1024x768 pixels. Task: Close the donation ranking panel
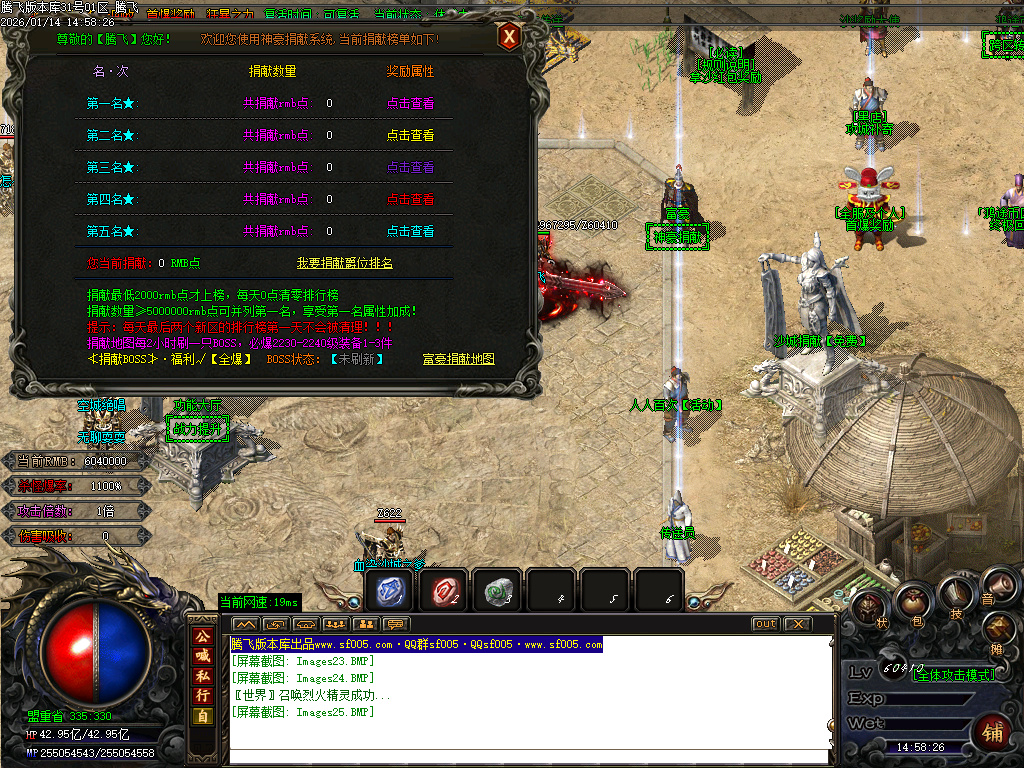pos(509,38)
